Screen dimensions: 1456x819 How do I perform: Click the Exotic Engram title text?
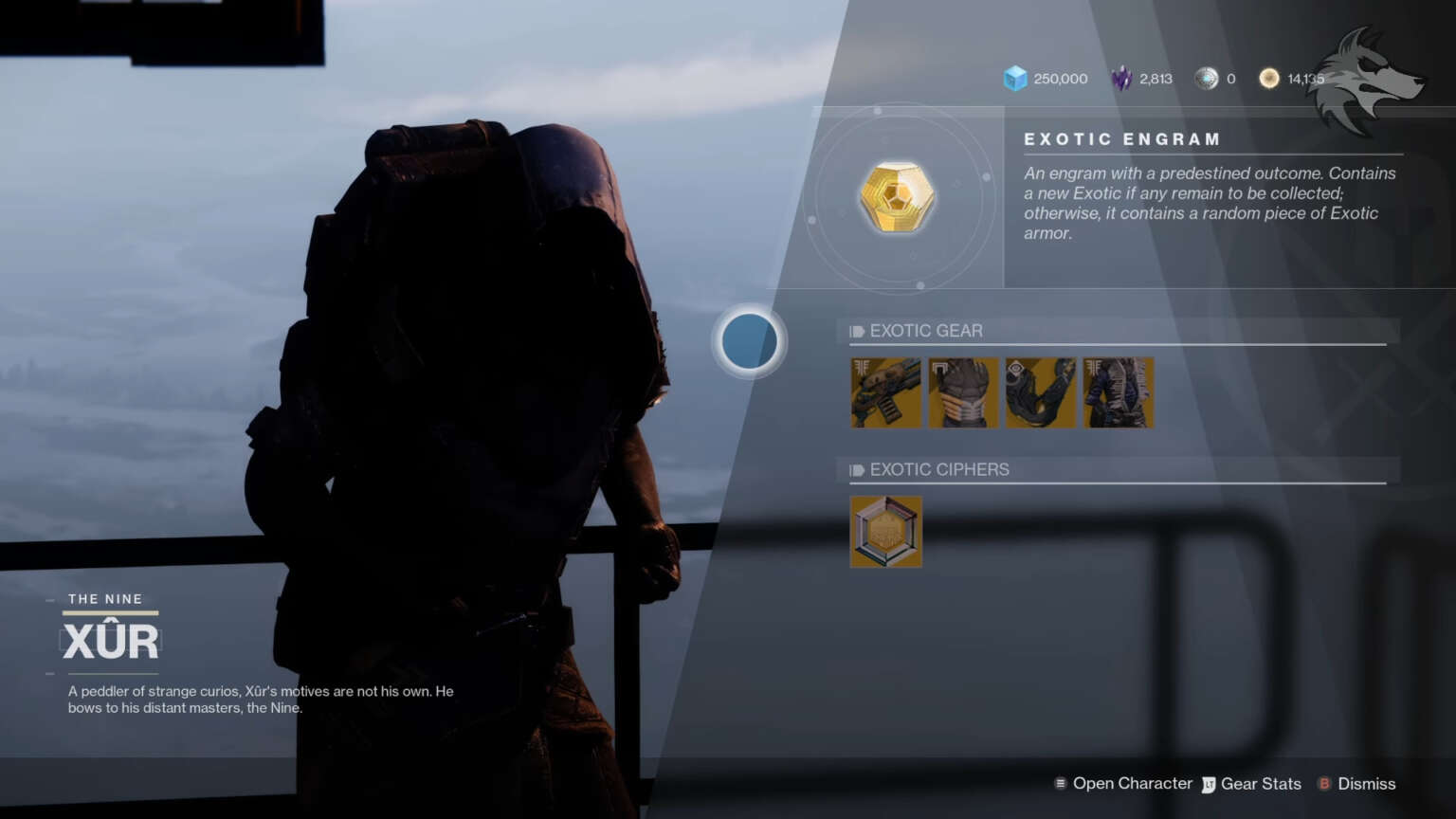[1122, 138]
